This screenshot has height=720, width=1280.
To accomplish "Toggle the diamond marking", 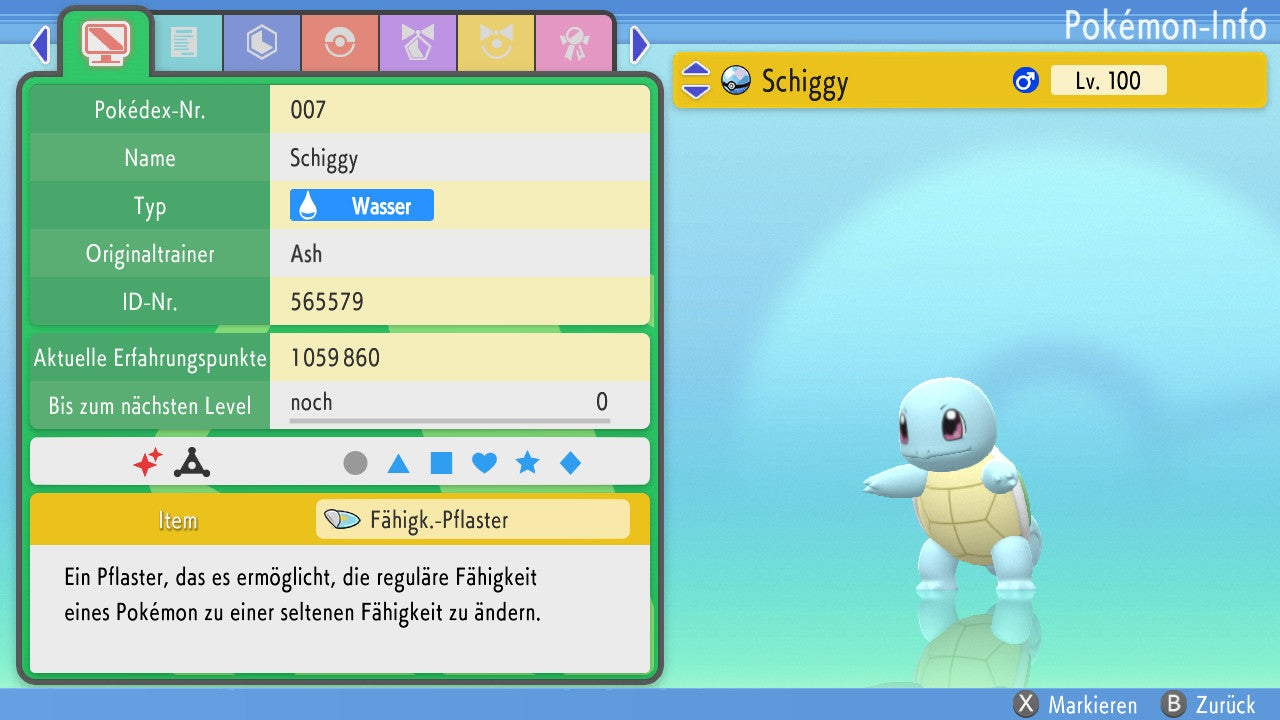I will point(570,463).
